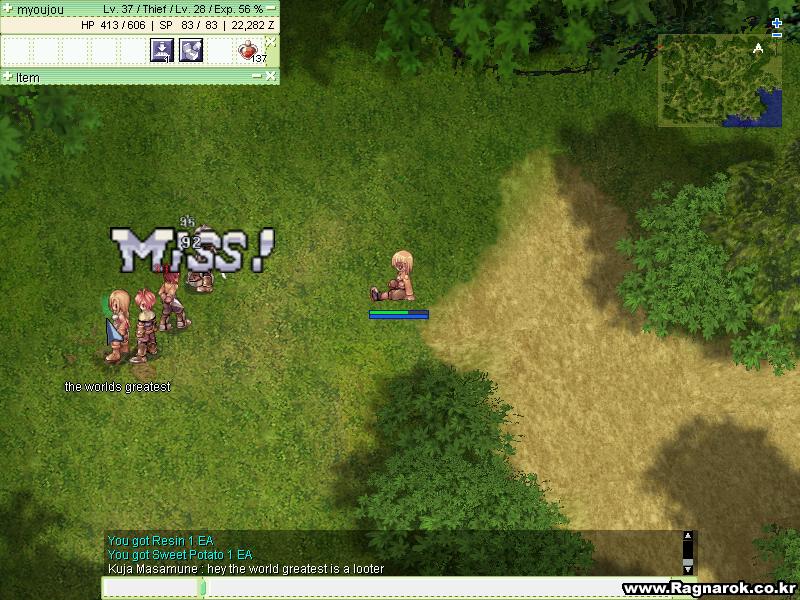Screen dimensions: 800x600
Task: Expand the myoujou status window plus button
Action: (8, 8)
